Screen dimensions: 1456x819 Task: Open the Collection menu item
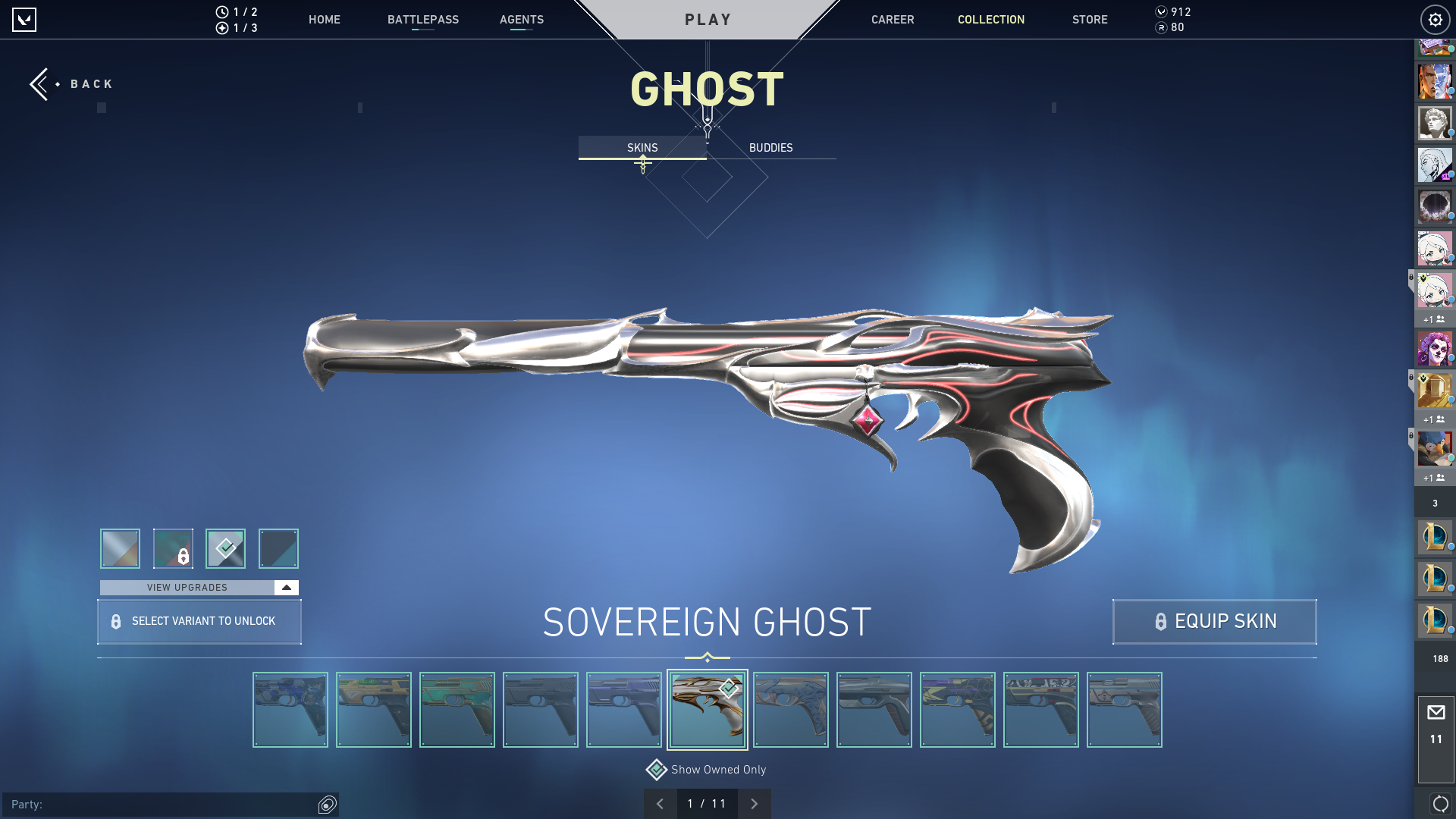click(990, 20)
